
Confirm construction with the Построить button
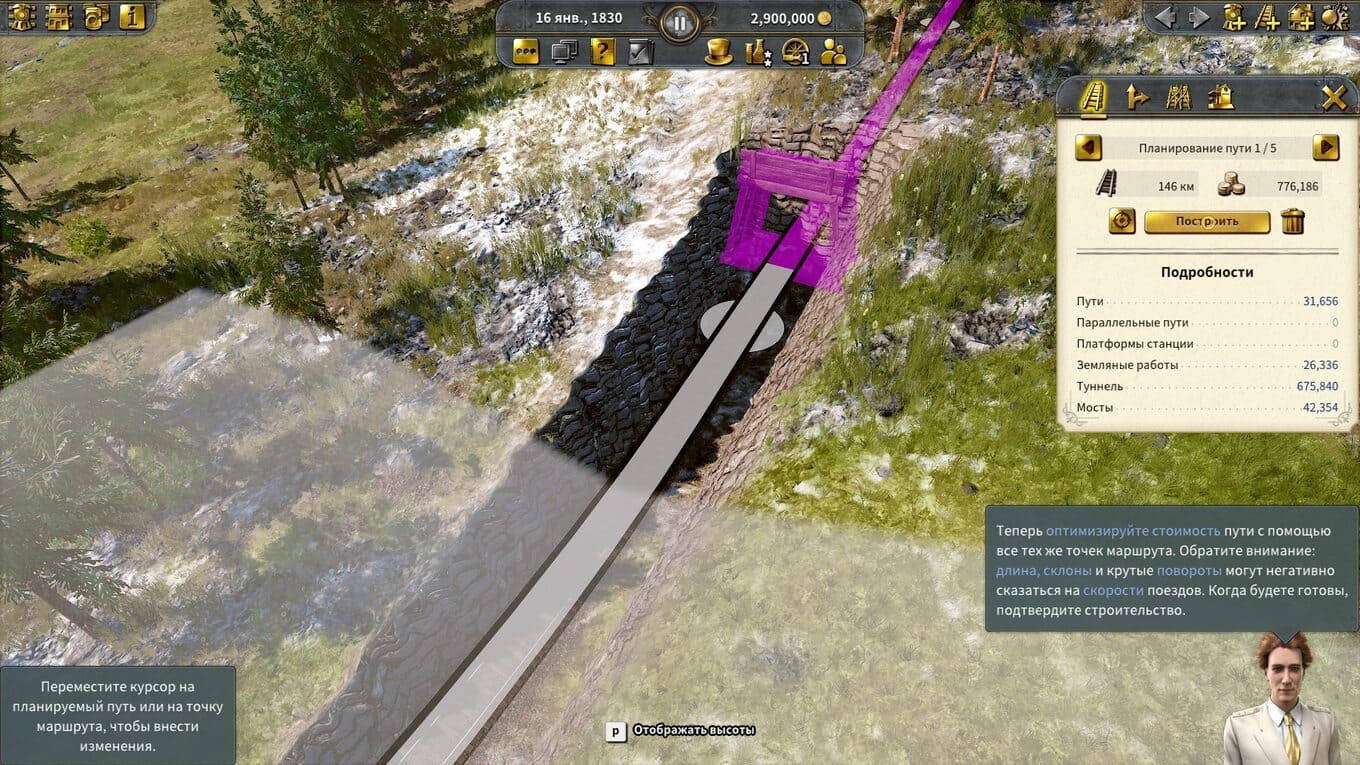pyautogui.click(x=1207, y=221)
